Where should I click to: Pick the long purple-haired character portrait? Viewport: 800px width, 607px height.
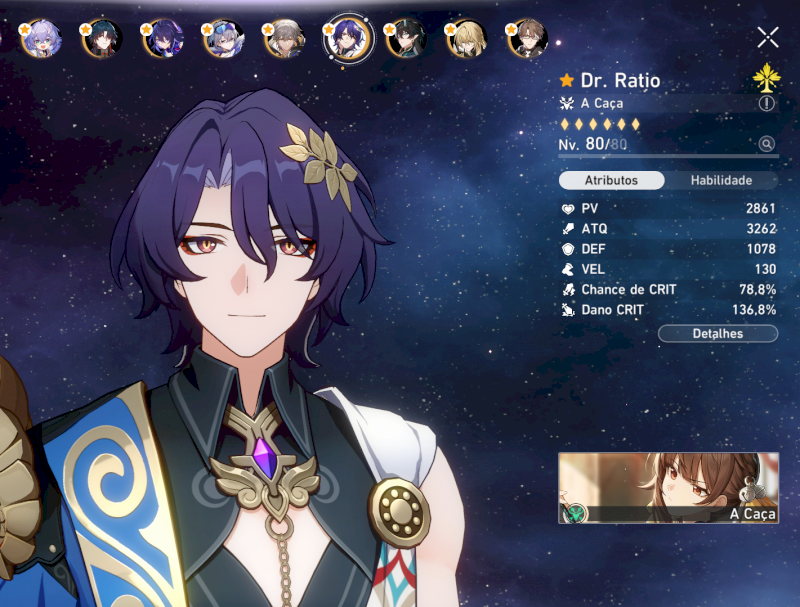(x=163, y=39)
